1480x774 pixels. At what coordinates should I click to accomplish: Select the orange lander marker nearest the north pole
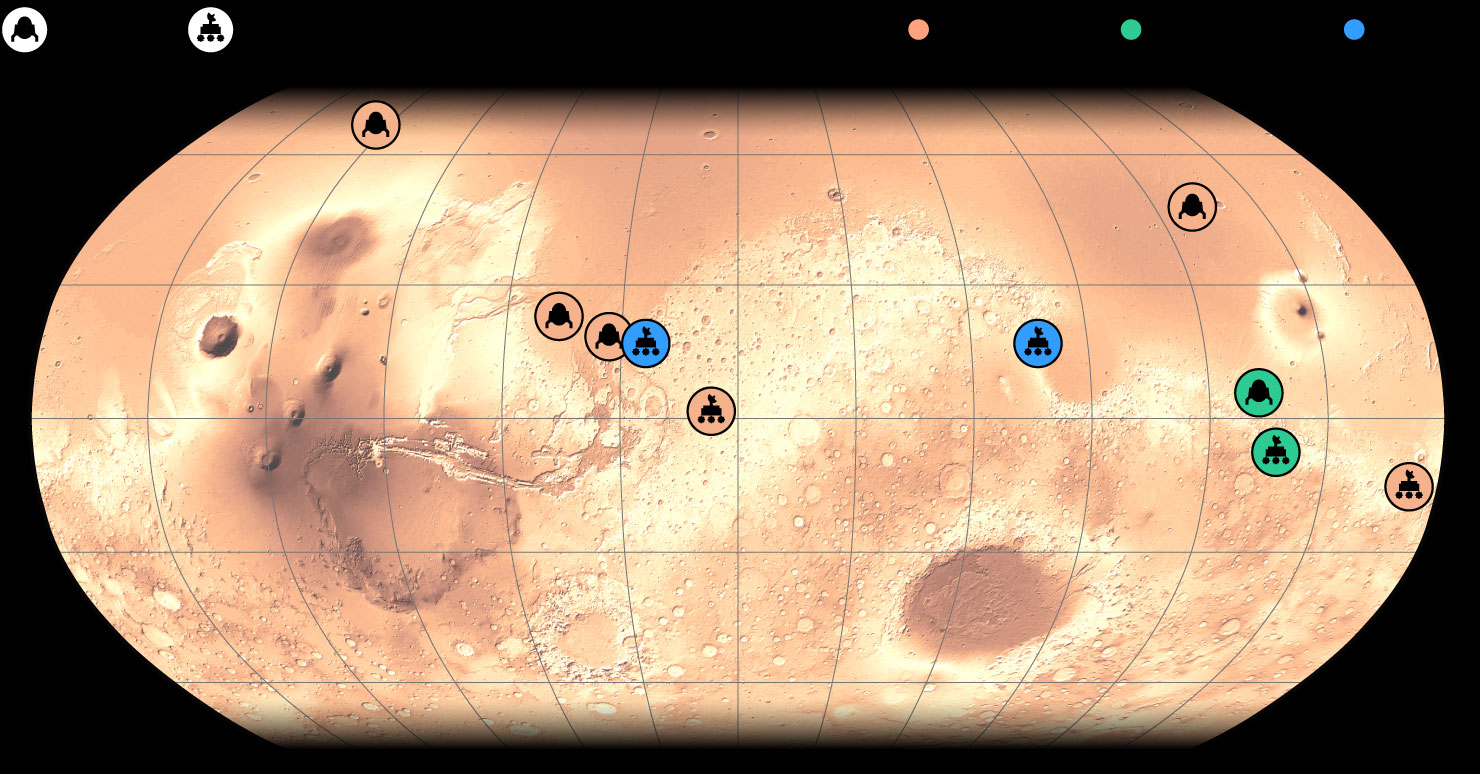click(x=376, y=125)
